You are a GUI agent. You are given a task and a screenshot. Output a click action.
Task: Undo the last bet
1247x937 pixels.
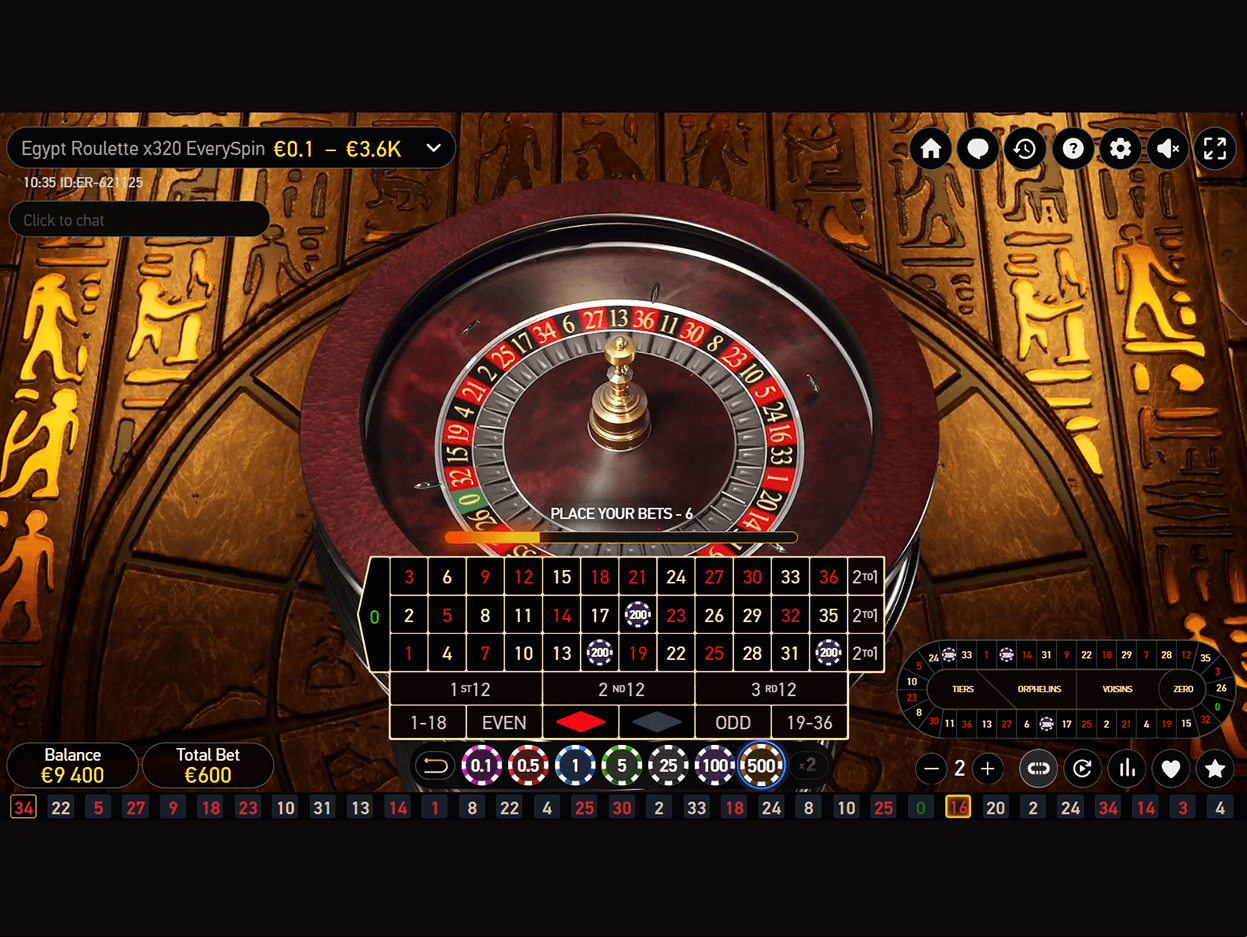click(435, 766)
